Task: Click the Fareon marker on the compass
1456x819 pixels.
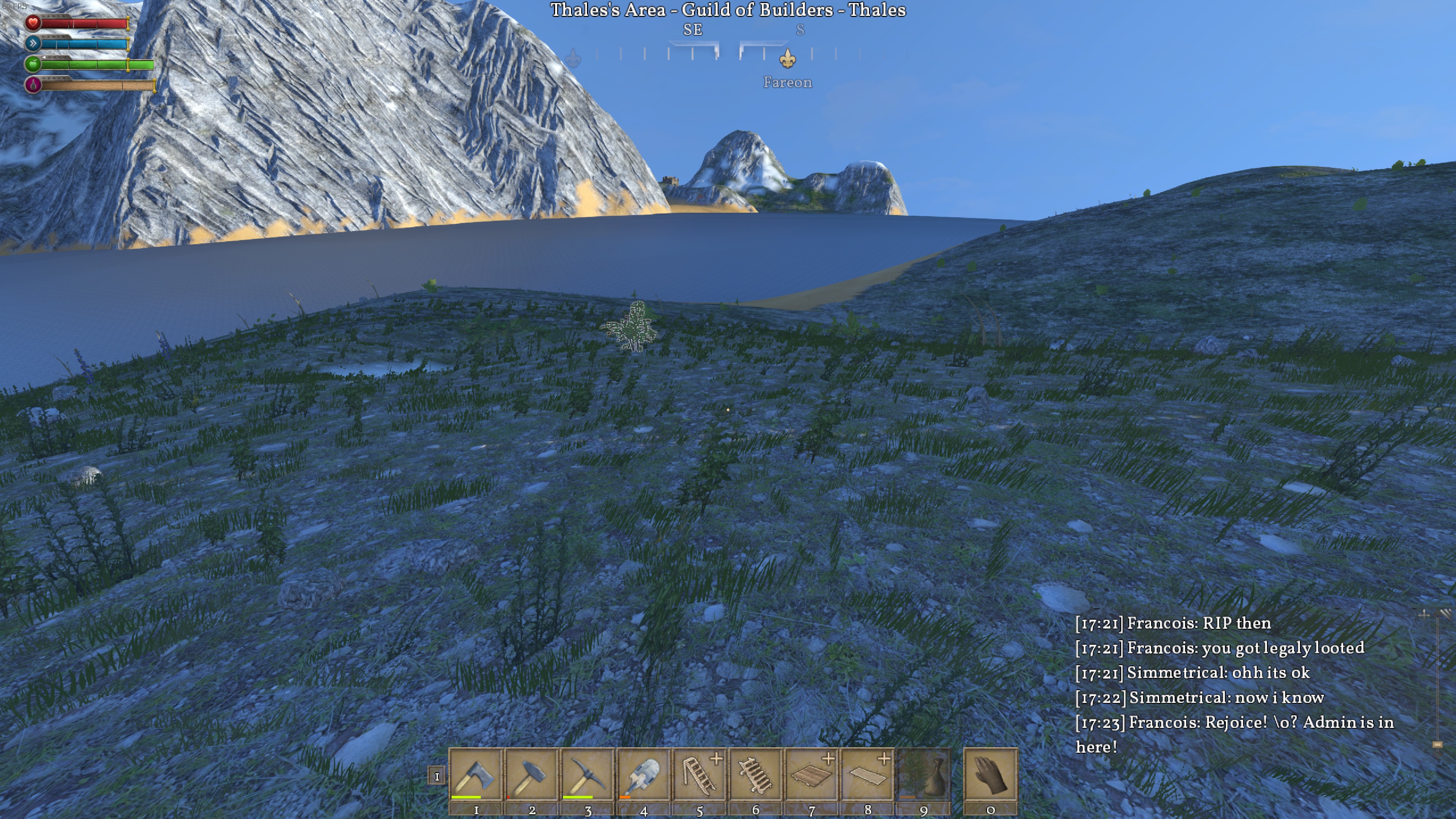Action: click(x=788, y=58)
